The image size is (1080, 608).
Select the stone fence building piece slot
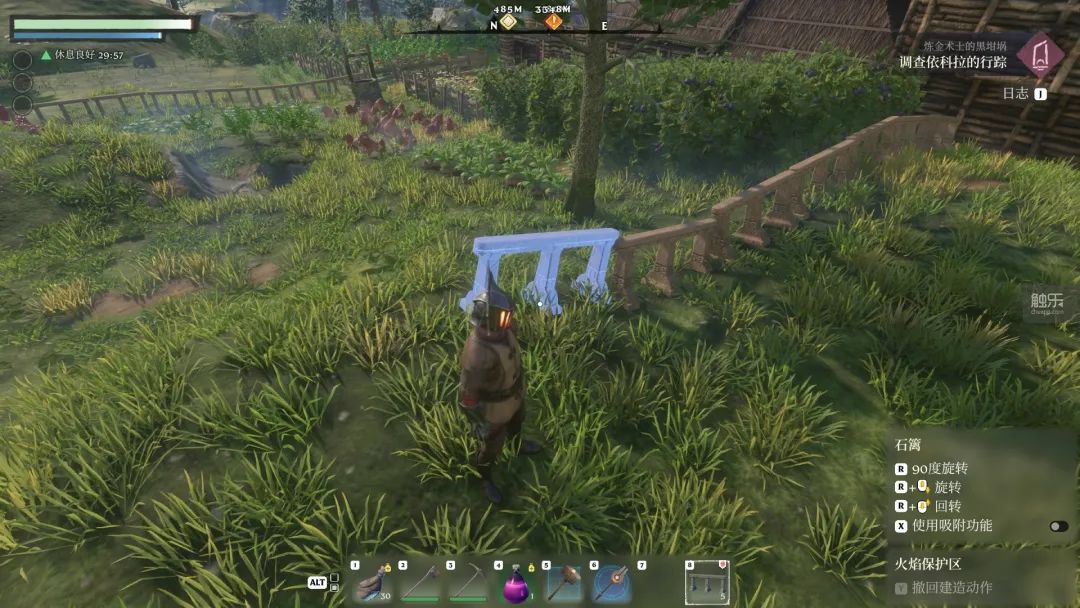706,582
